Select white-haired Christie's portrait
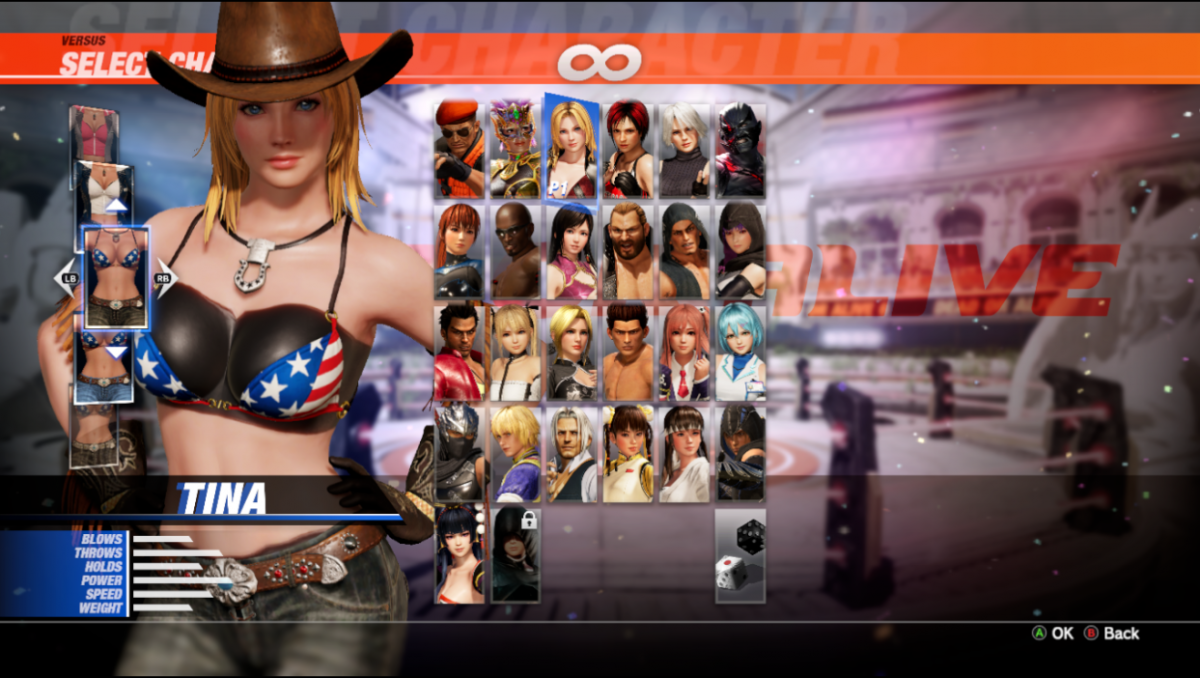Viewport: 1200px width, 678px height. (684, 150)
